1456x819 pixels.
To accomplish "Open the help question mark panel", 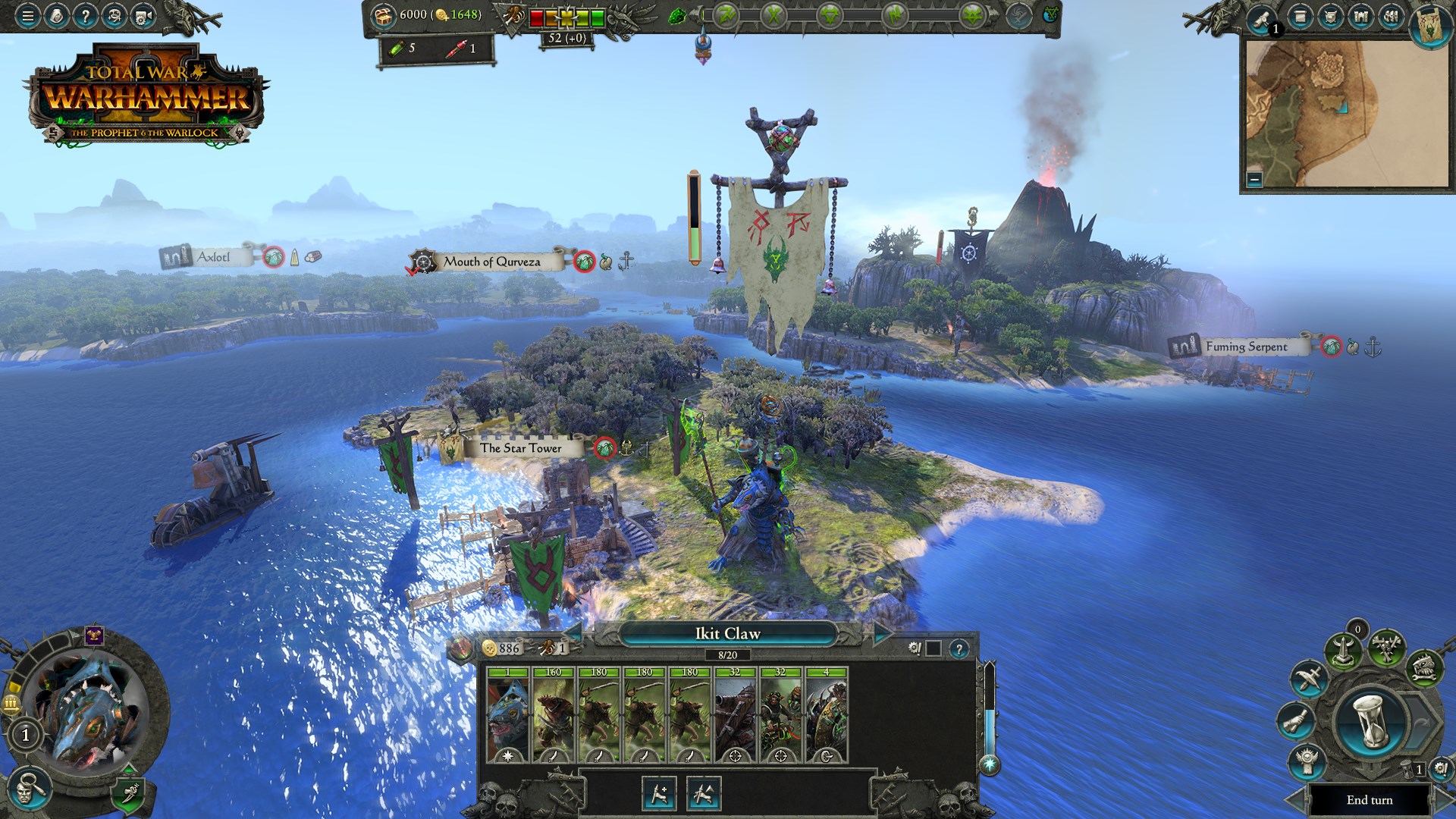I will pos(85,15).
